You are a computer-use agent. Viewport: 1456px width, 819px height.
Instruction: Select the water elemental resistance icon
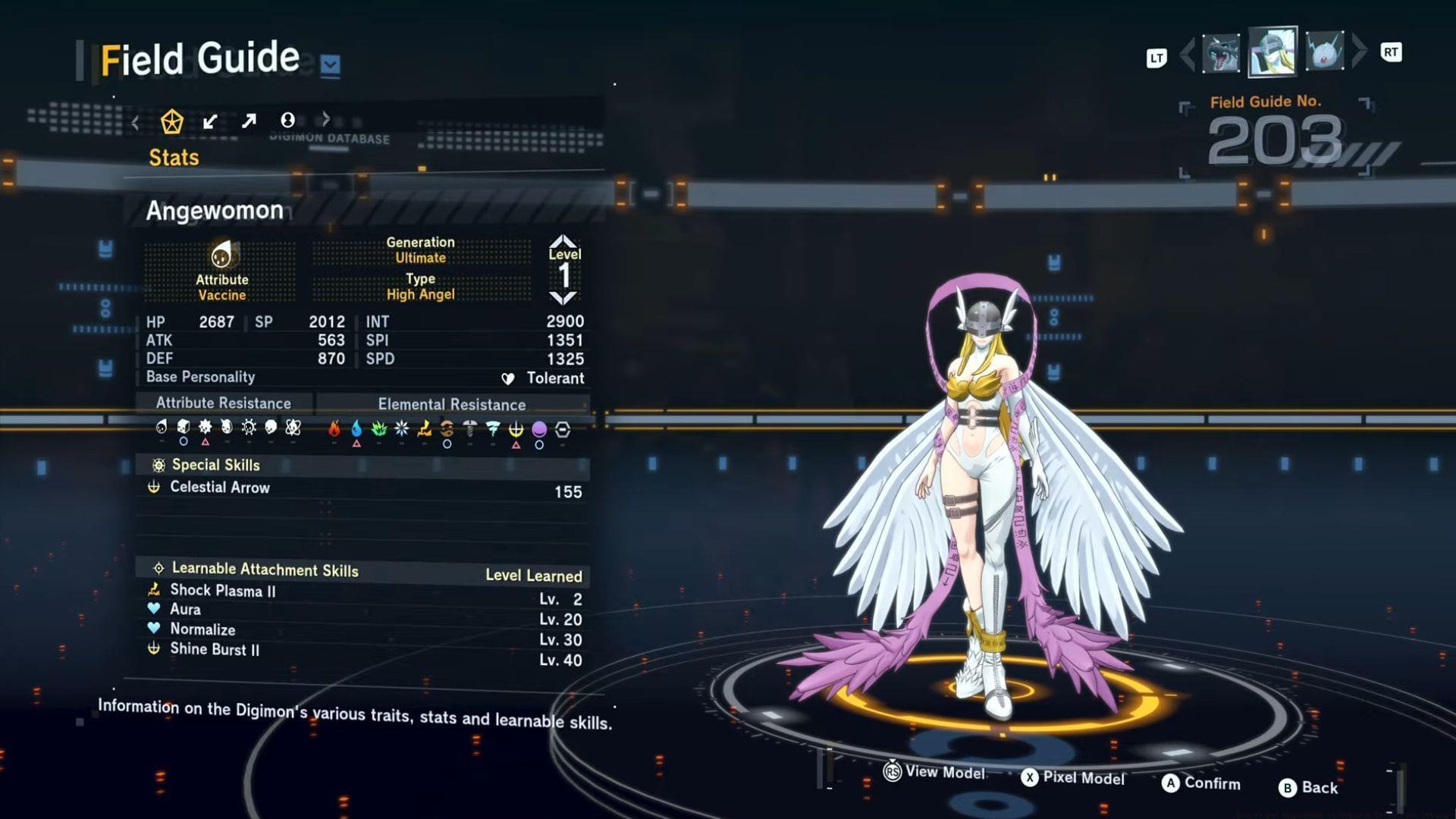356,428
